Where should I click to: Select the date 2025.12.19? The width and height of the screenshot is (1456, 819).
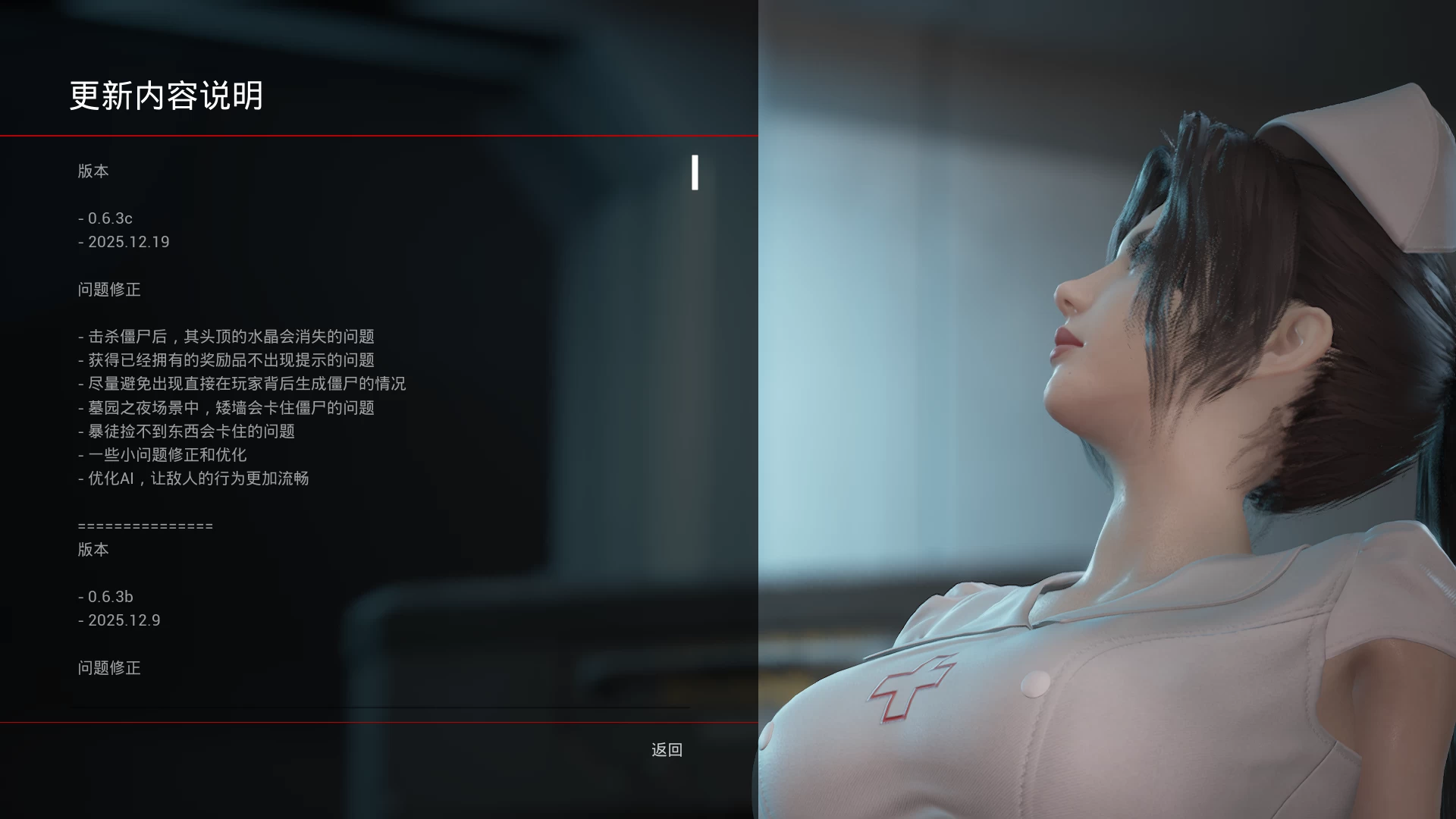click(124, 242)
